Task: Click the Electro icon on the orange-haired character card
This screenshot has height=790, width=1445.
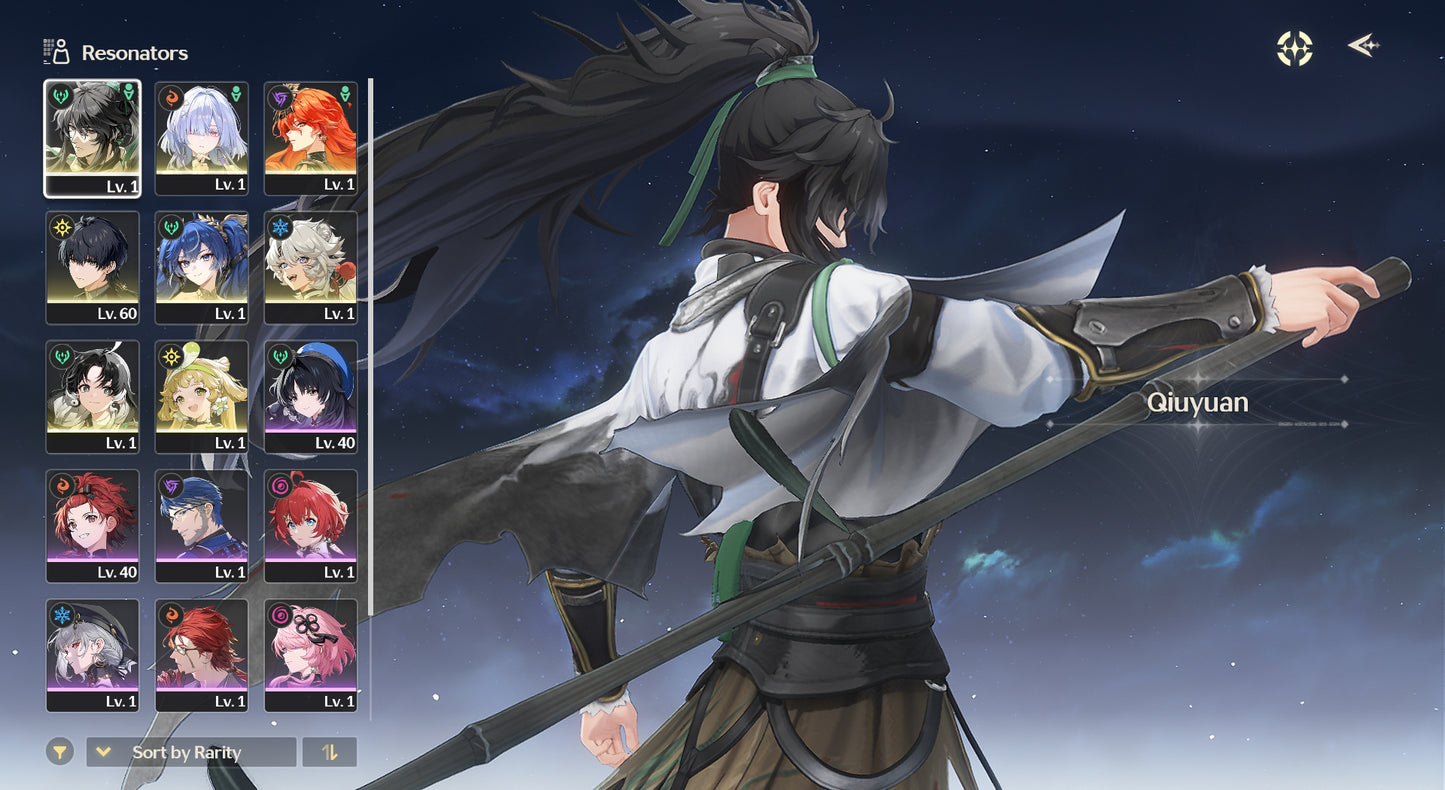Action: point(281,99)
